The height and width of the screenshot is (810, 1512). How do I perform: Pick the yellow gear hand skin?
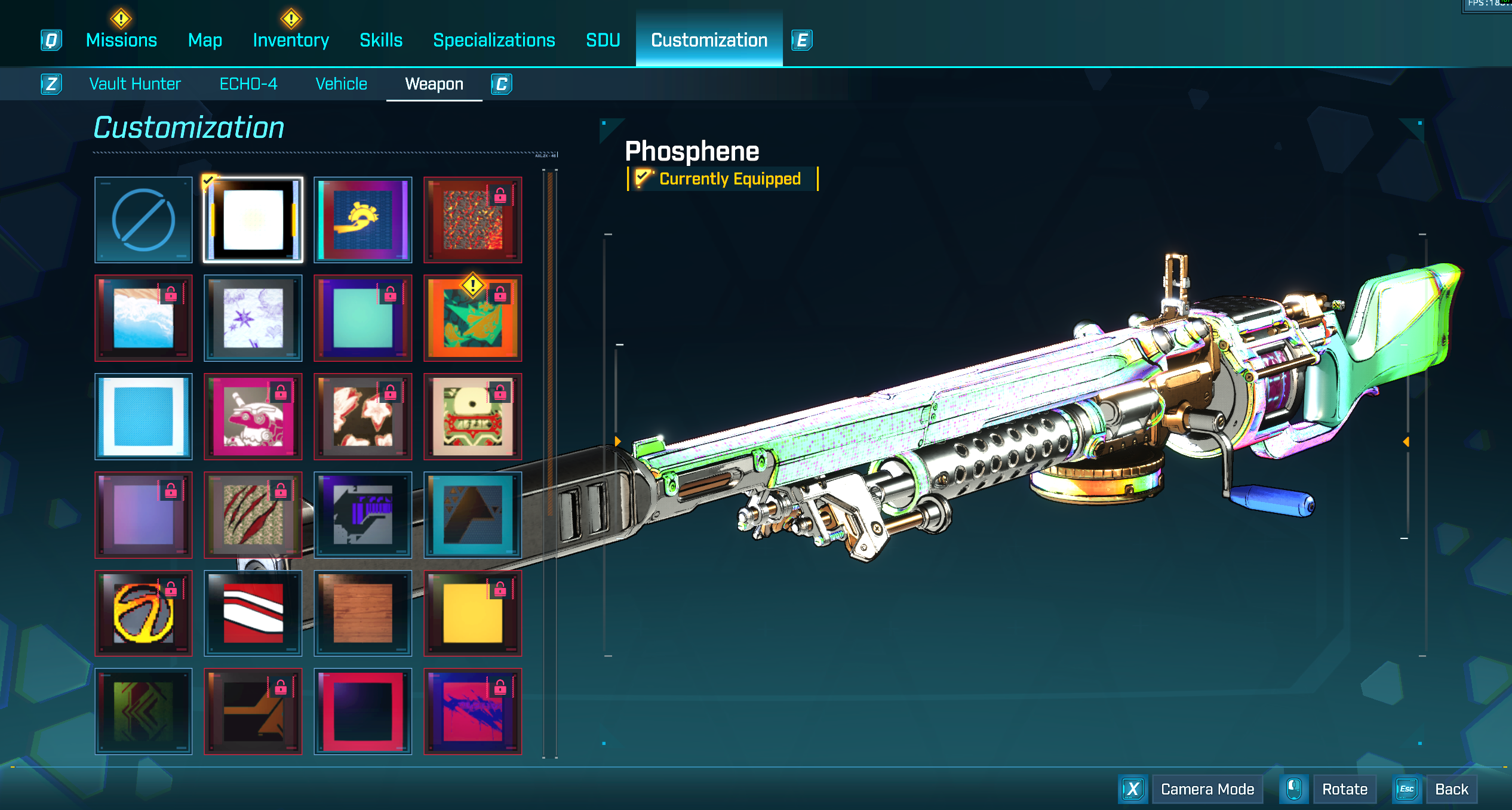coord(363,220)
